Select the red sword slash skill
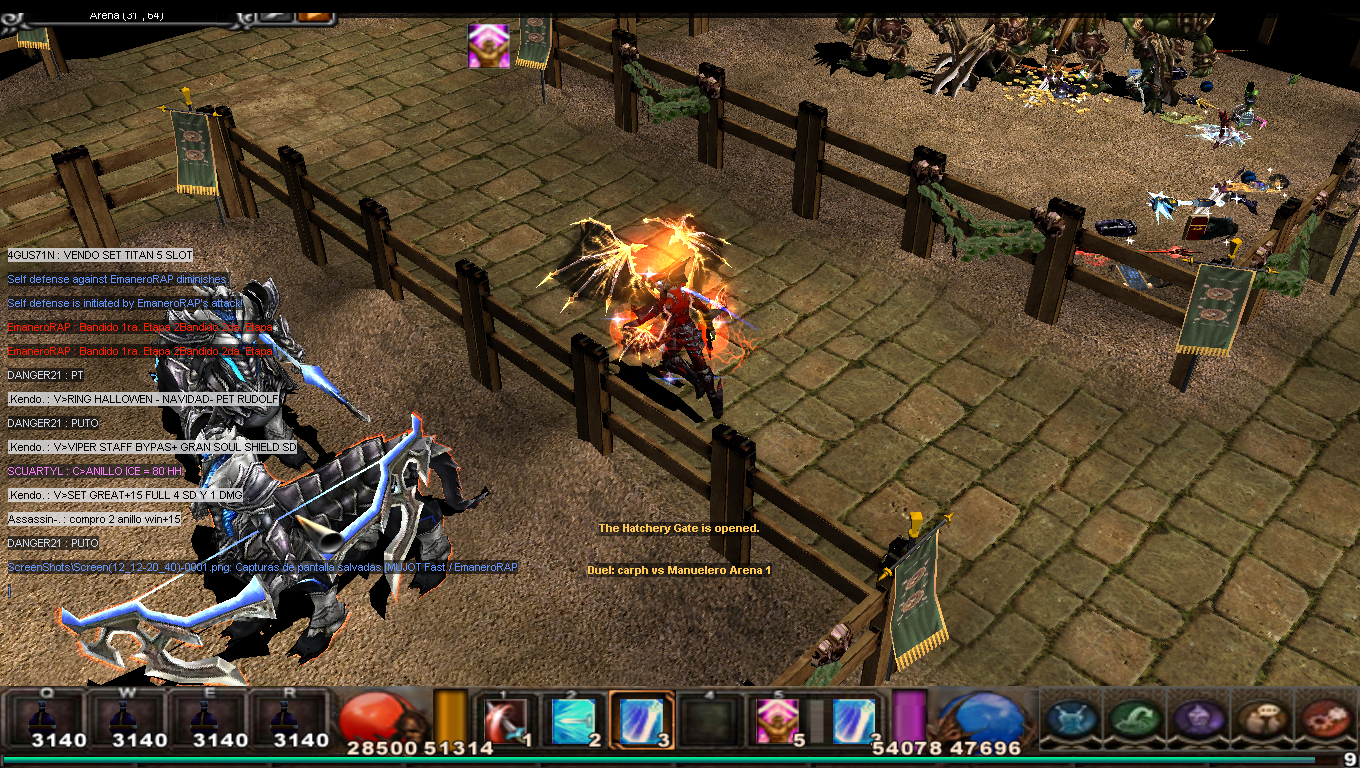 point(505,720)
